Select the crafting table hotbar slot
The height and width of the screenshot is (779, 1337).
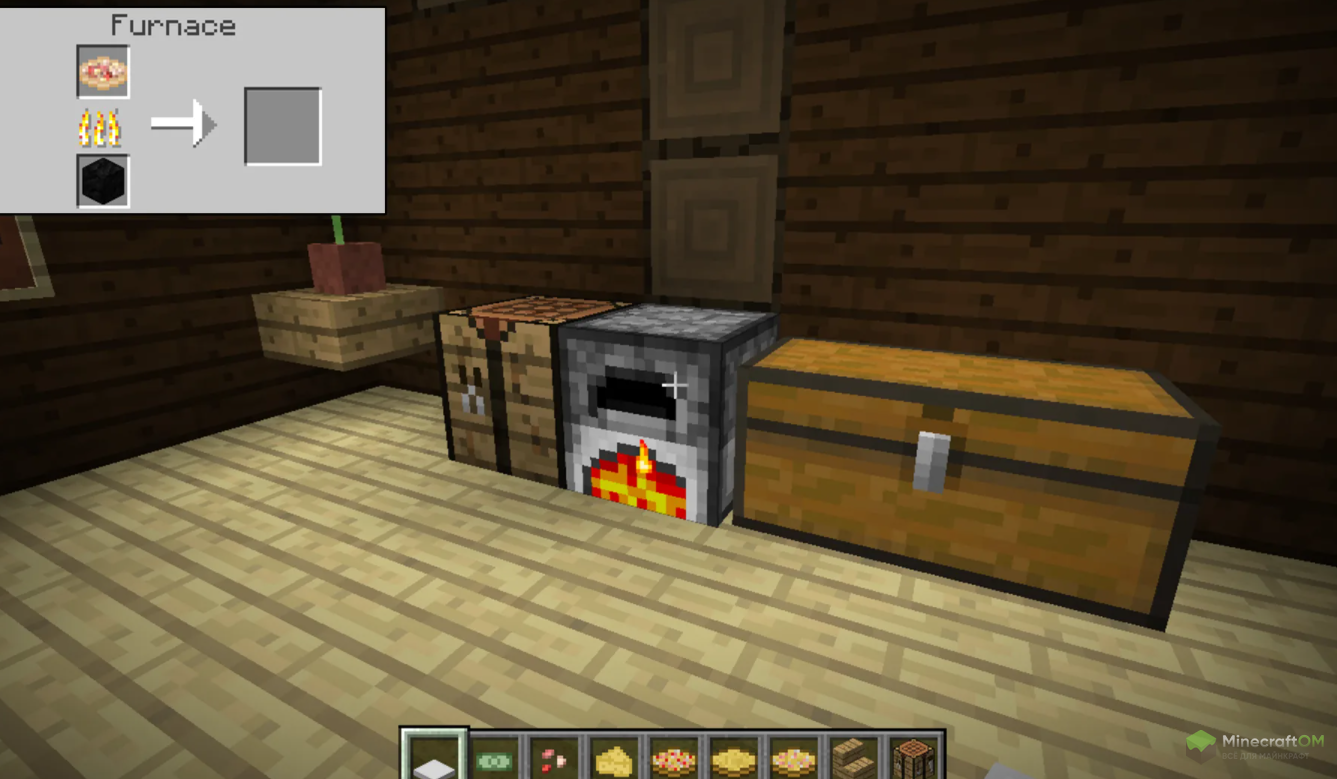tap(912, 761)
